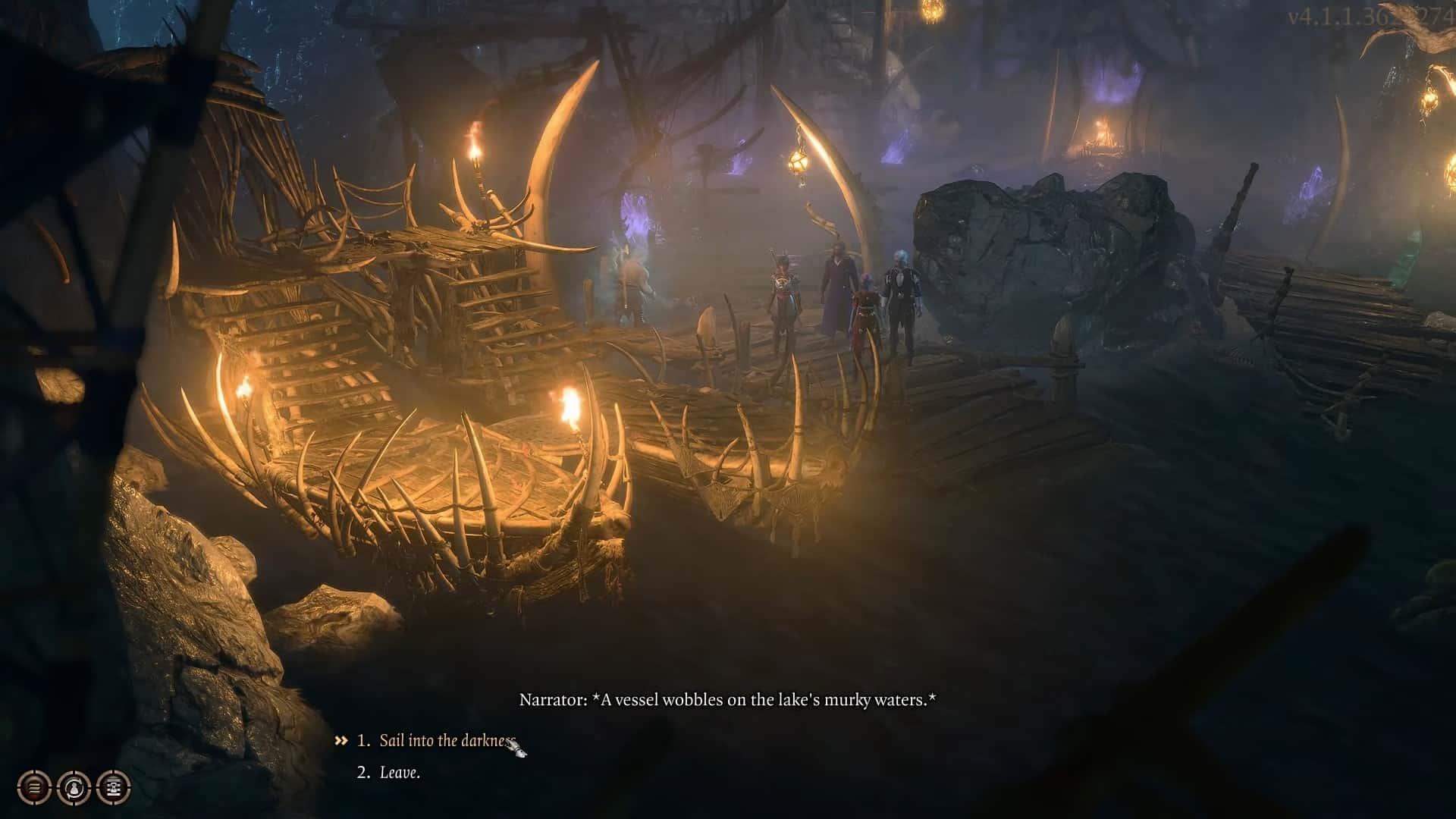Select the 'Leave.' dialogue reply

[x=399, y=773]
